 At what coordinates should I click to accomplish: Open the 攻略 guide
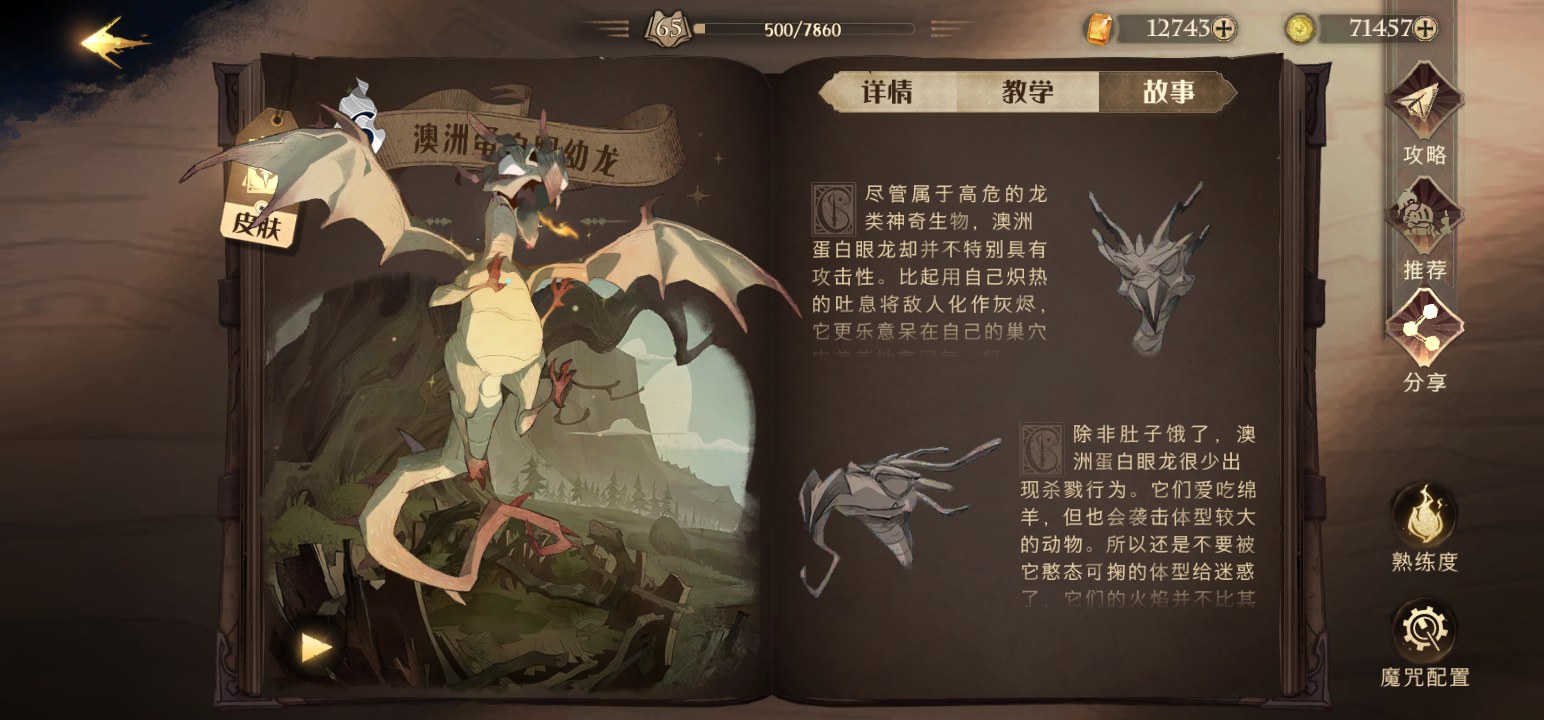tap(1424, 103)
